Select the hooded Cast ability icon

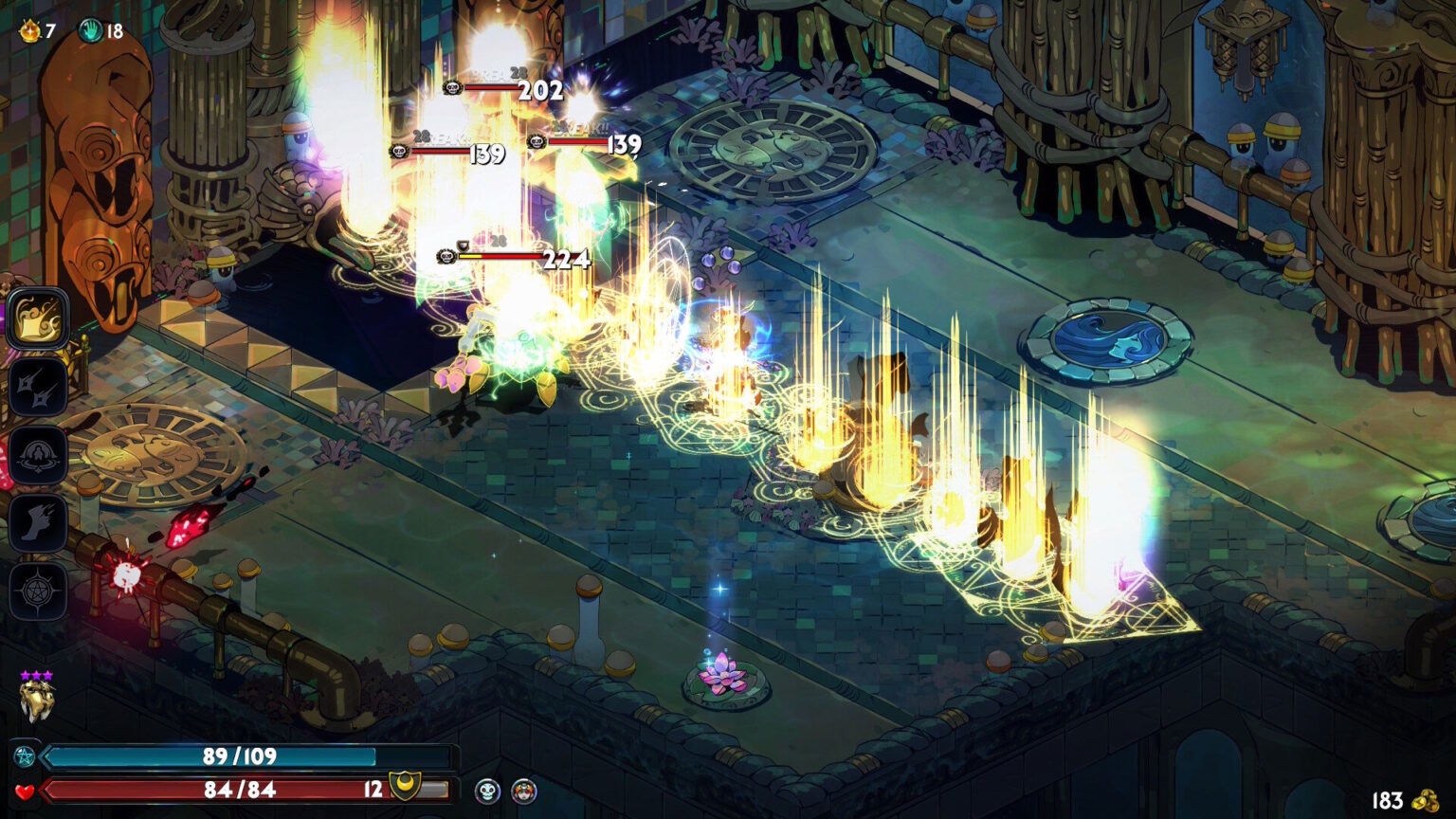38,455
